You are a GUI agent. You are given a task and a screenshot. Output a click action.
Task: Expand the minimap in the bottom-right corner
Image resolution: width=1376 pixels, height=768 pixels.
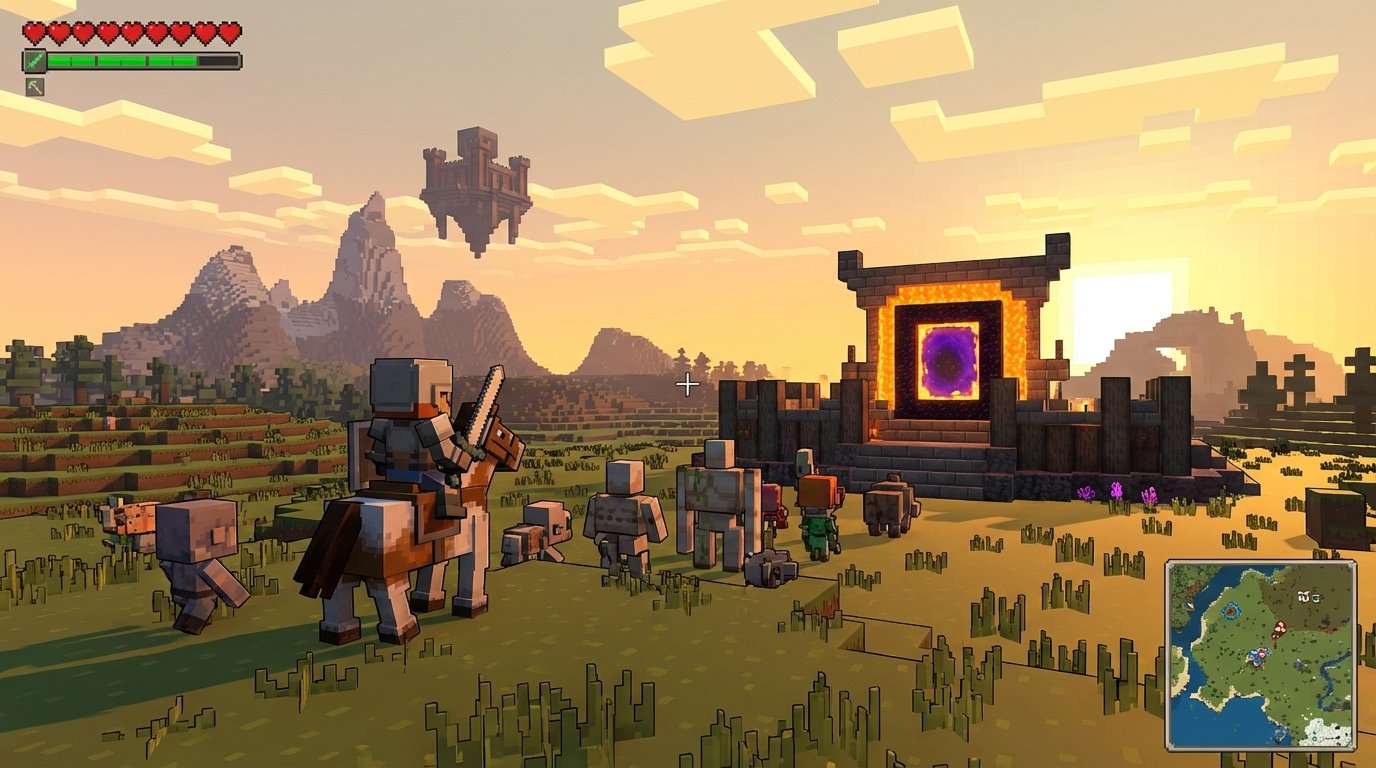click(x=1264, y=655)
